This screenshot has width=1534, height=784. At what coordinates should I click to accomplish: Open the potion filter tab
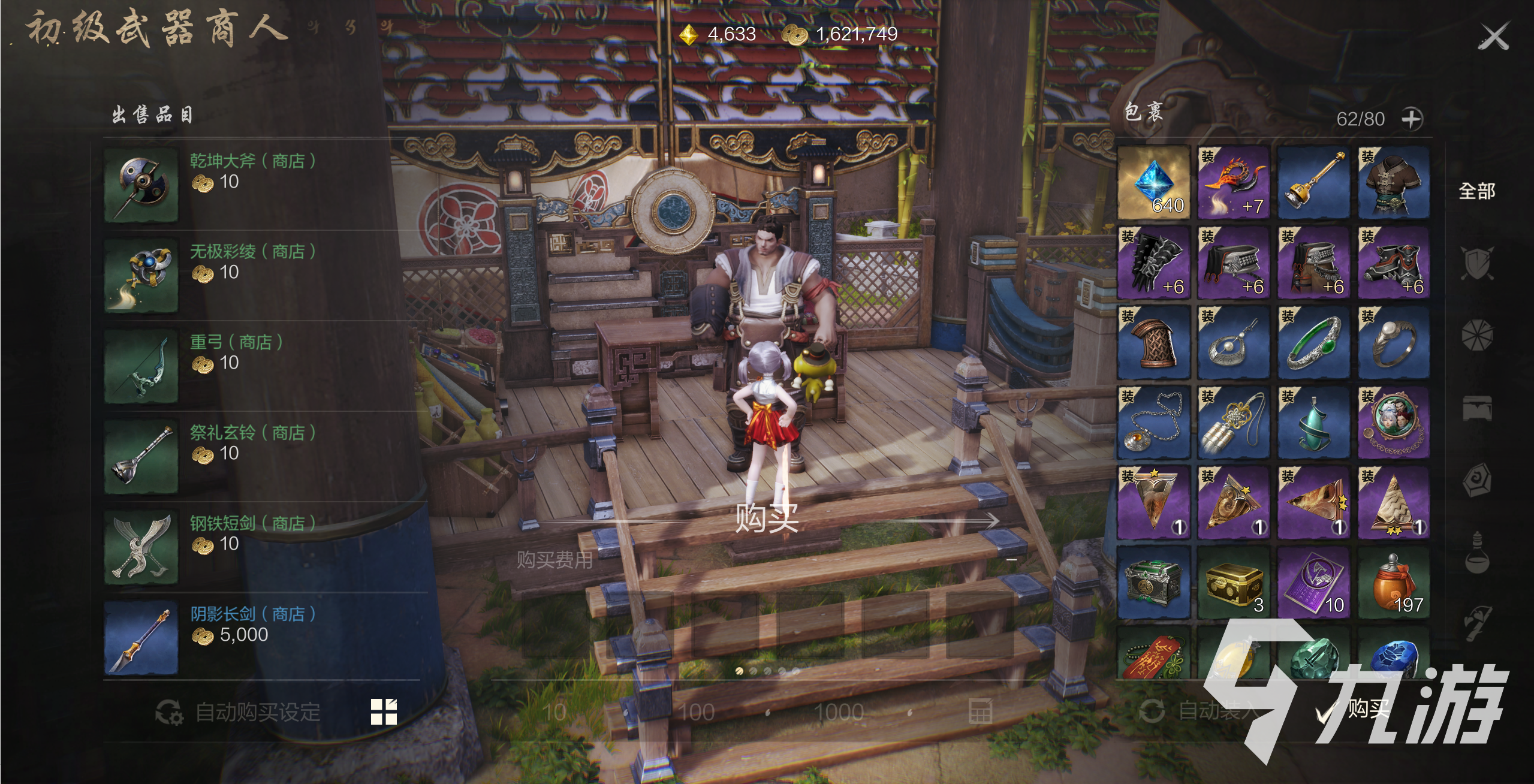(x=1476, y=552)
